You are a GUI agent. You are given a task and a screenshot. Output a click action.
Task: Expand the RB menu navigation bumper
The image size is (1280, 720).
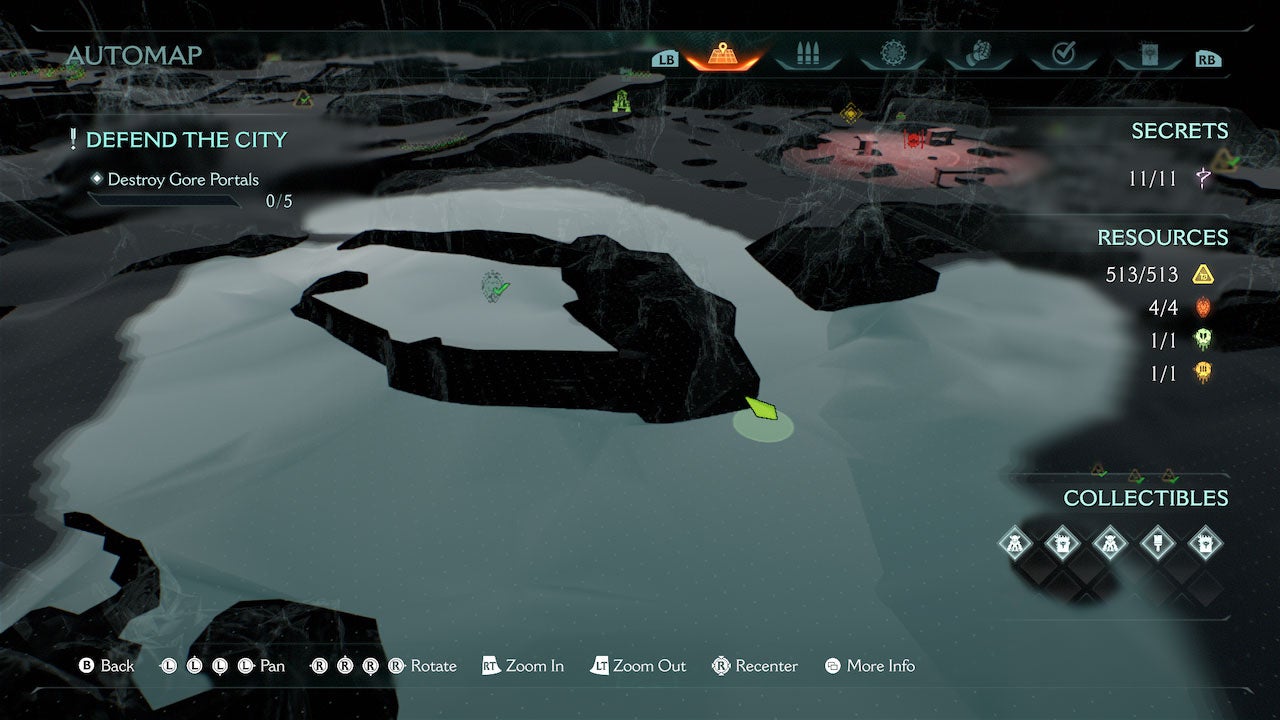coord(1207,58)
